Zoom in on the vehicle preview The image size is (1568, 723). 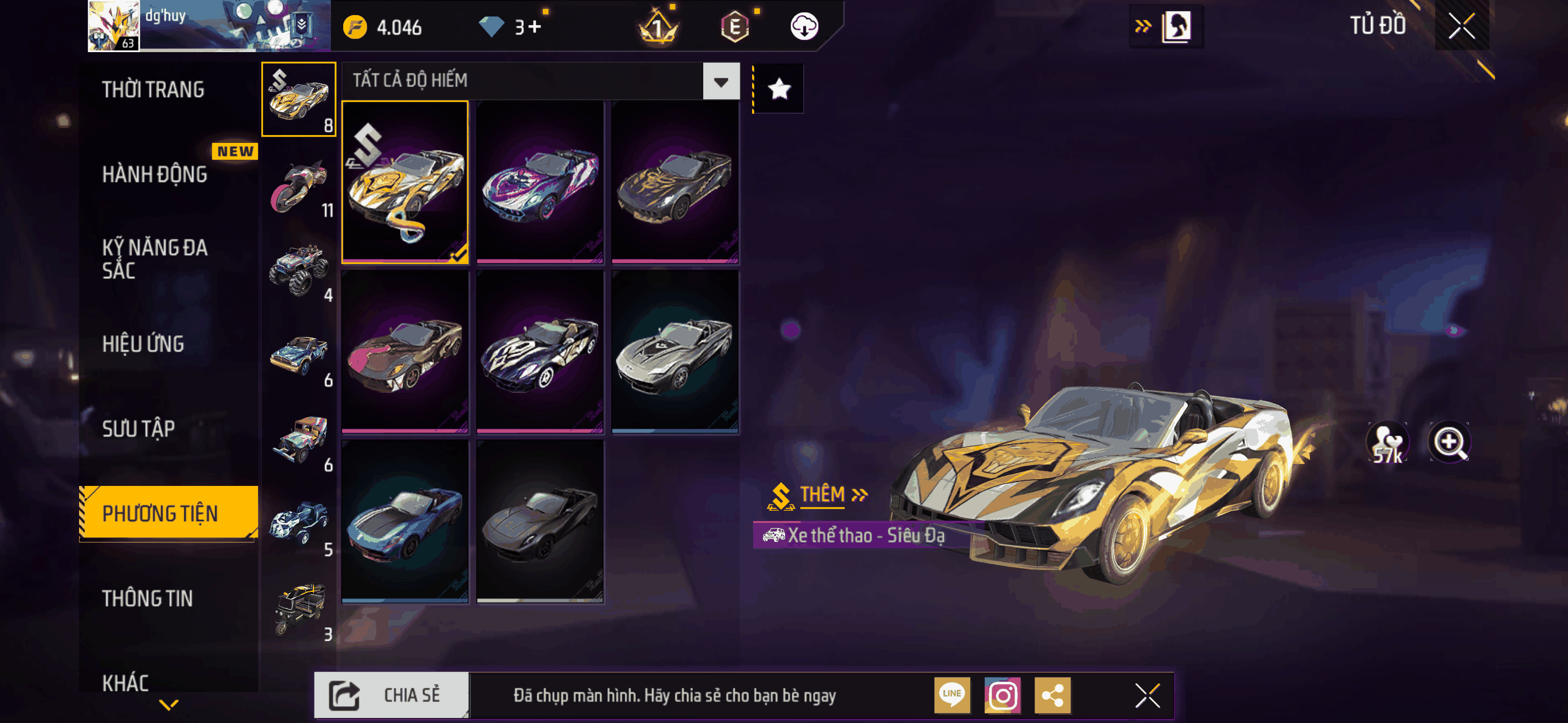(1449, 442)
